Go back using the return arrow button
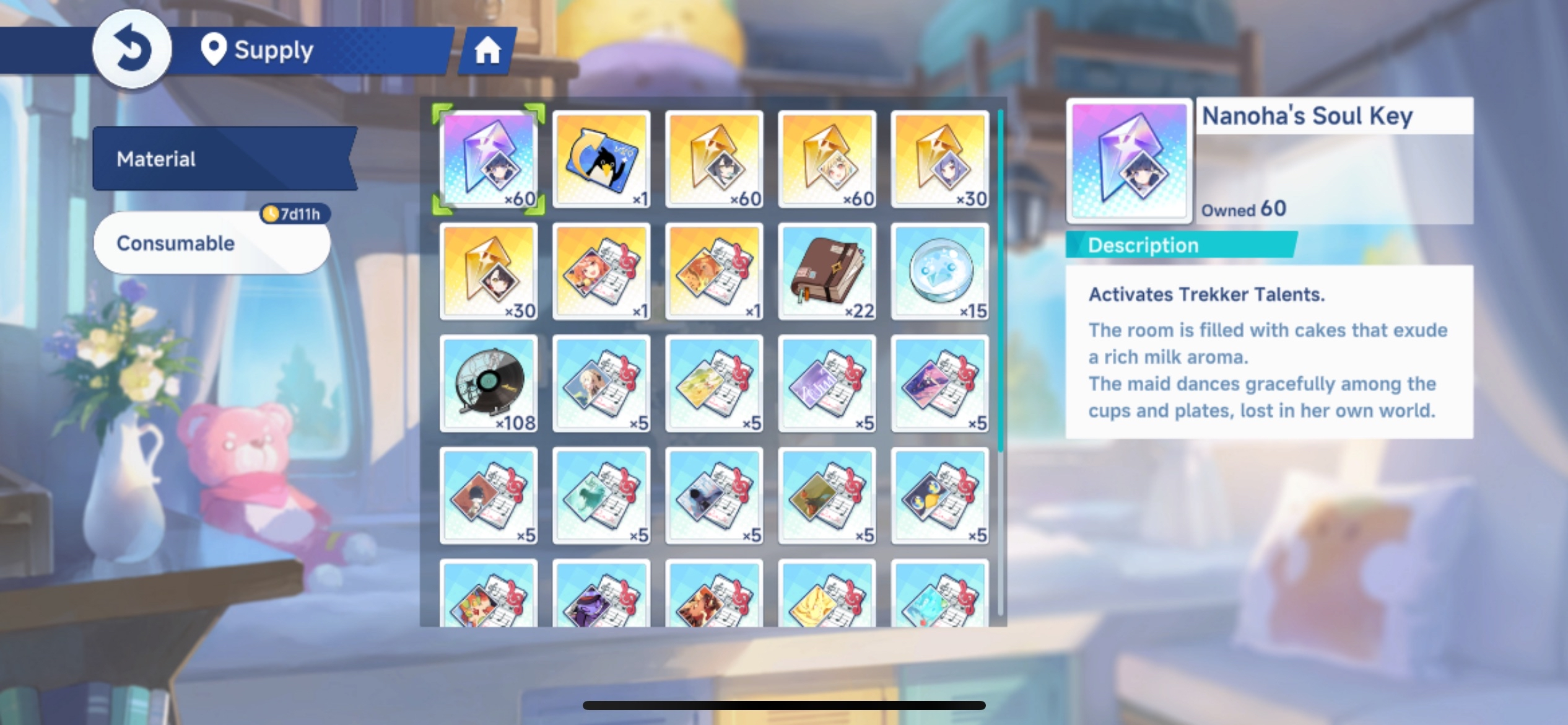The width and height of the screenshot is (1568, 725). pos(132,50)
